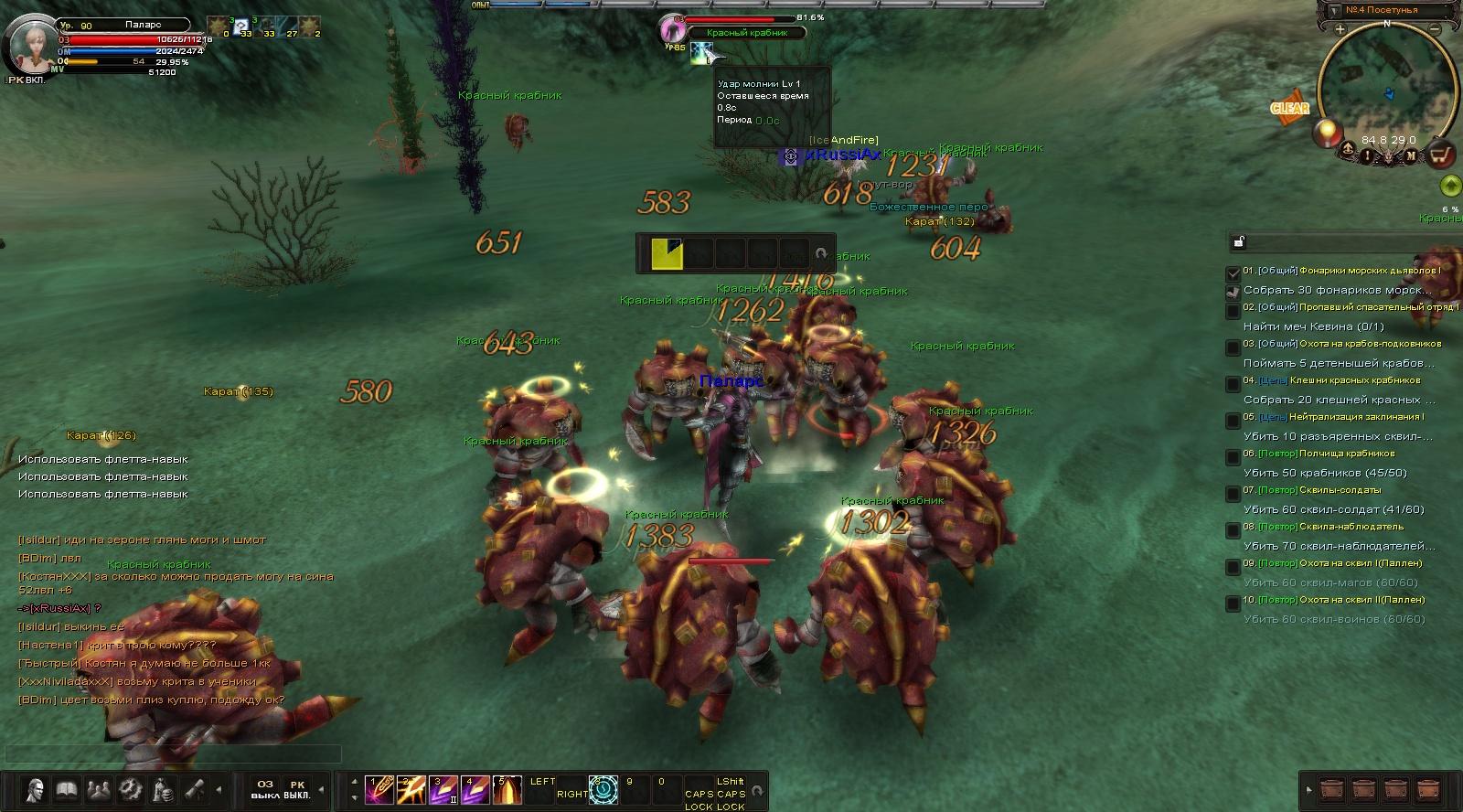Open the world map with M button

1411,155
